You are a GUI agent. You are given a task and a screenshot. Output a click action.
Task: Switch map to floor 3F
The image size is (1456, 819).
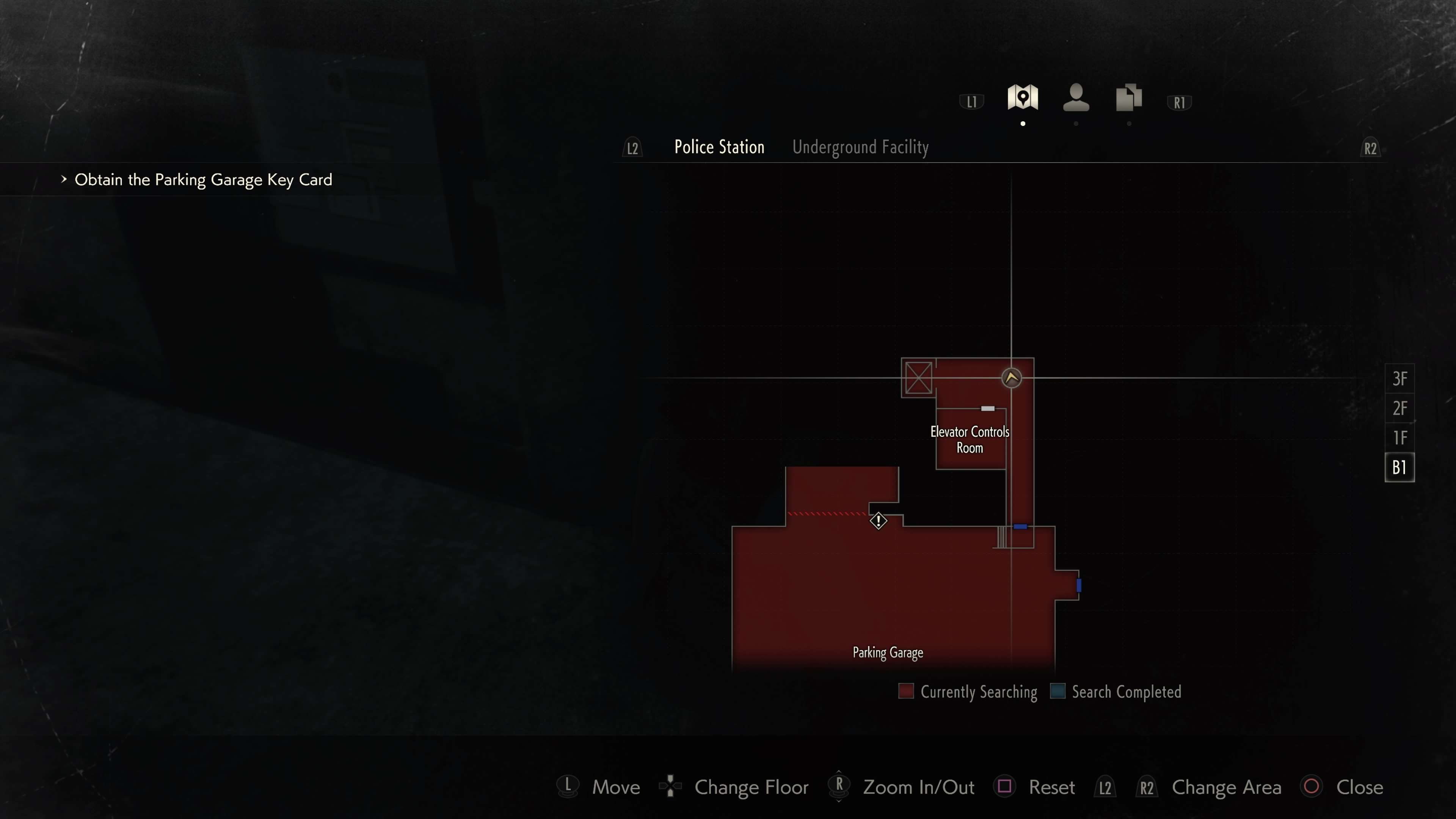[x=1400, y=379]
